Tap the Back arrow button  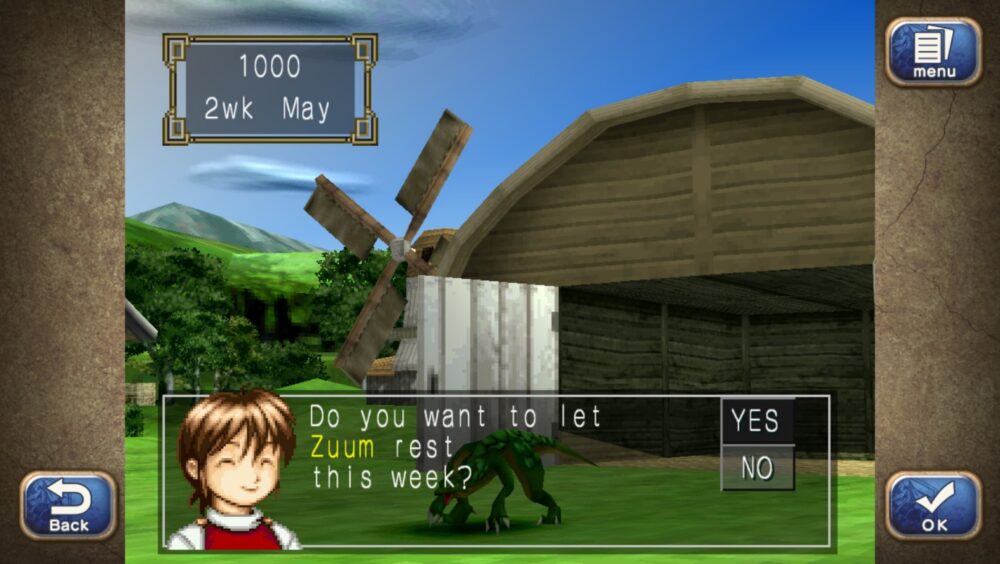pyautogui.click(x=68, y=505)
